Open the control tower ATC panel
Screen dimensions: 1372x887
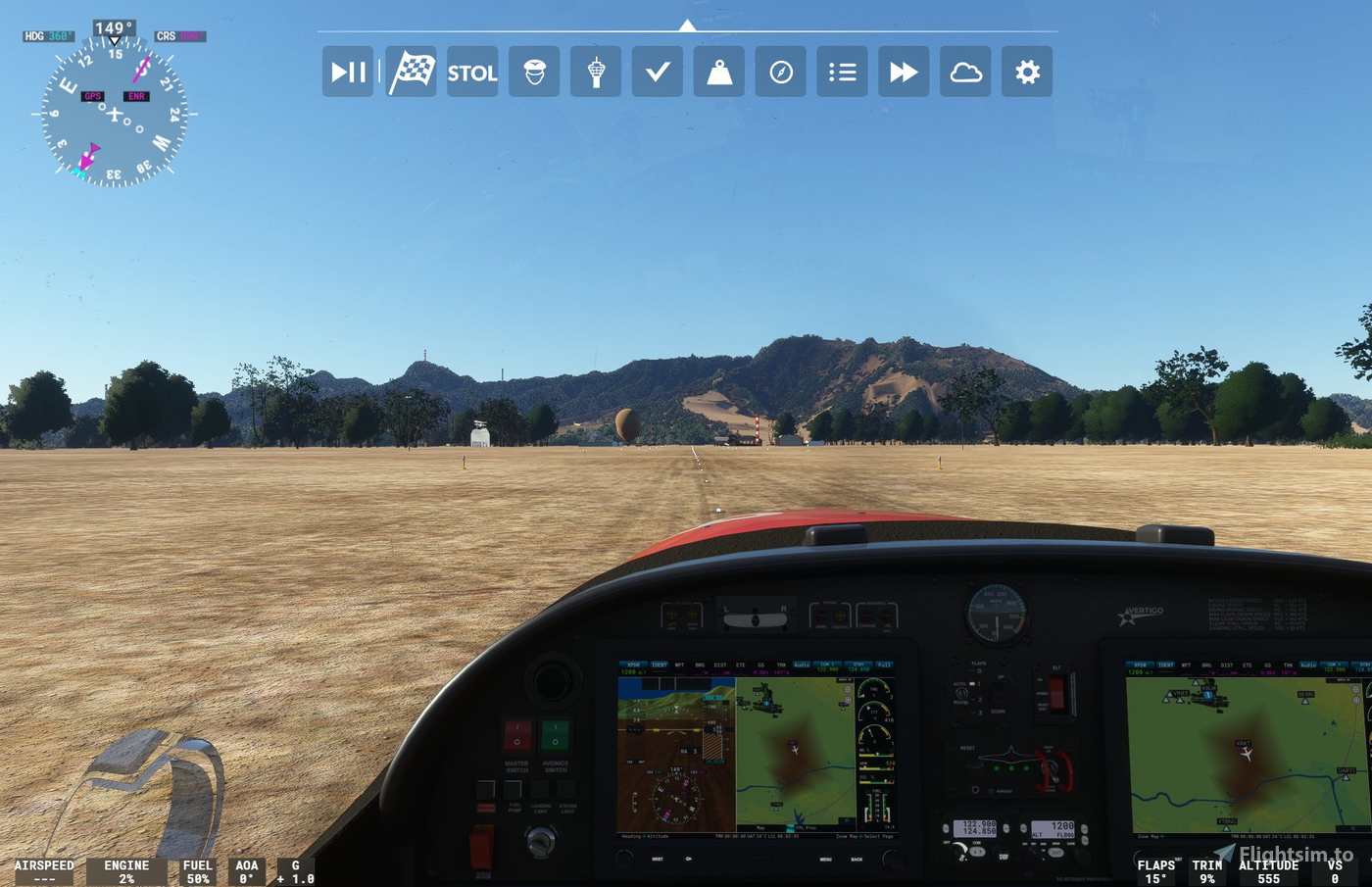point(596,72)
